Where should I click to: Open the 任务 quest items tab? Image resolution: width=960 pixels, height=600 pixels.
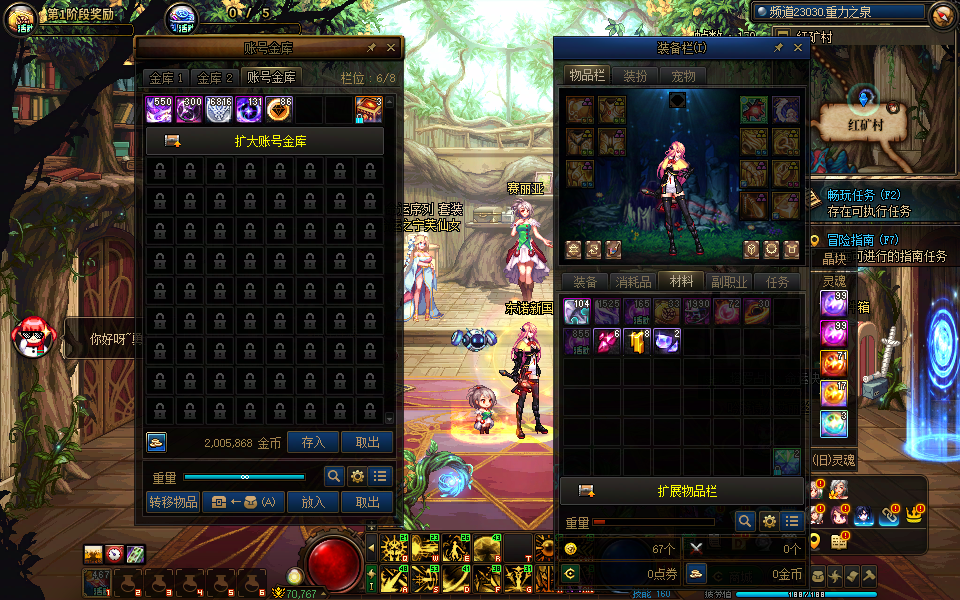(777, 282)
